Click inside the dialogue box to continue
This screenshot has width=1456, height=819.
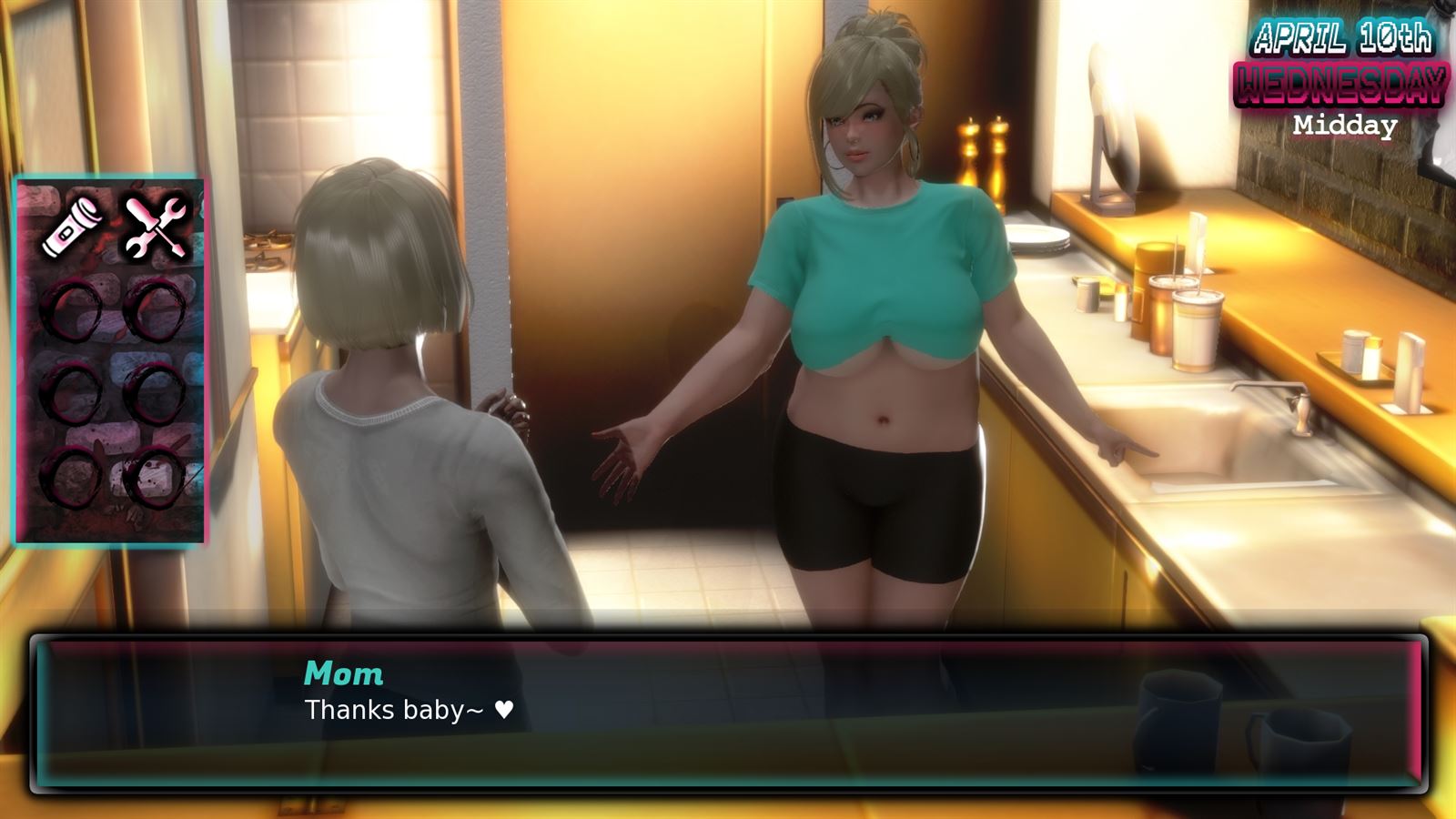click(728, 719)
